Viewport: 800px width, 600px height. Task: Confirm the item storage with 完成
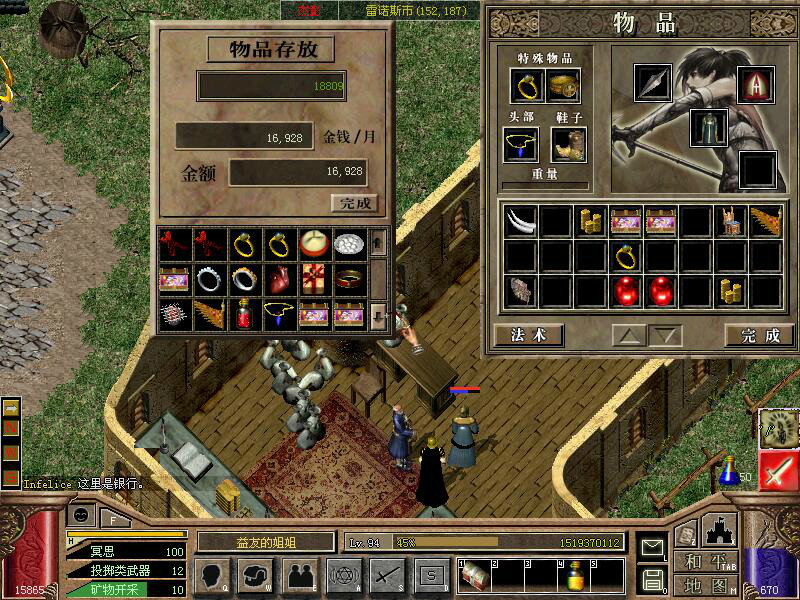tap(355, 203)
